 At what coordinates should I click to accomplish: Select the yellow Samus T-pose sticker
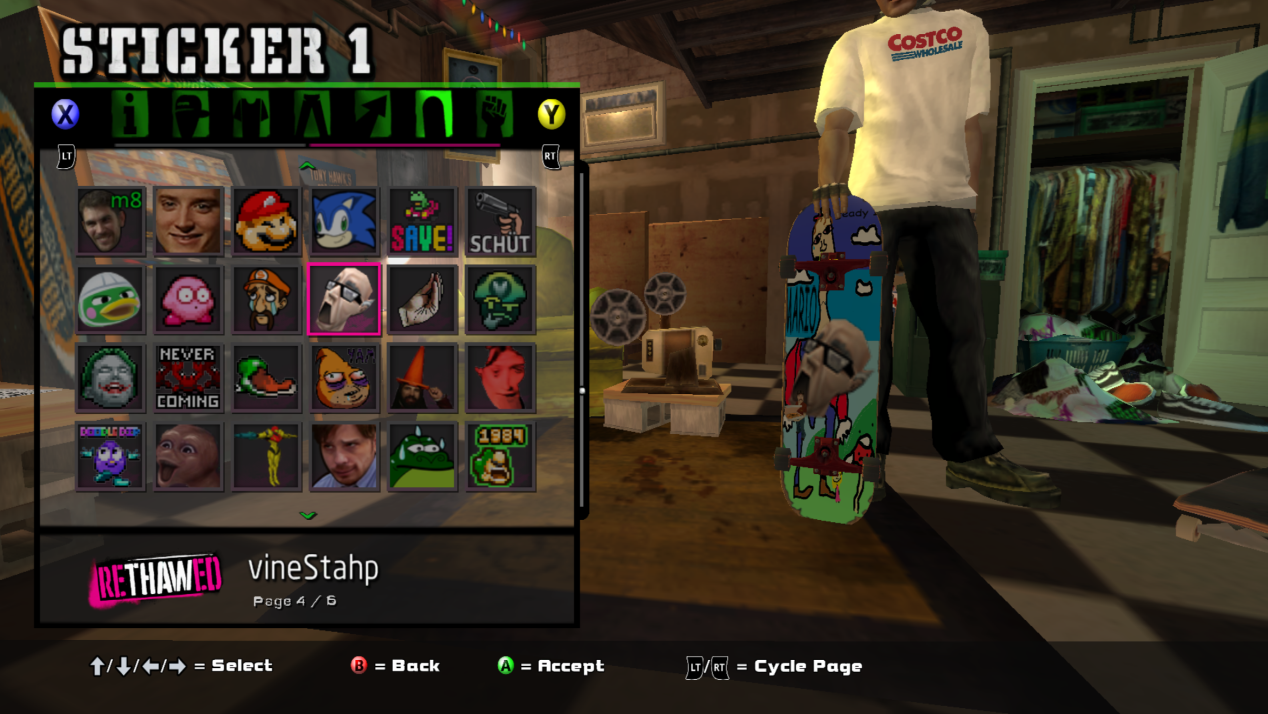pos(266,455)
